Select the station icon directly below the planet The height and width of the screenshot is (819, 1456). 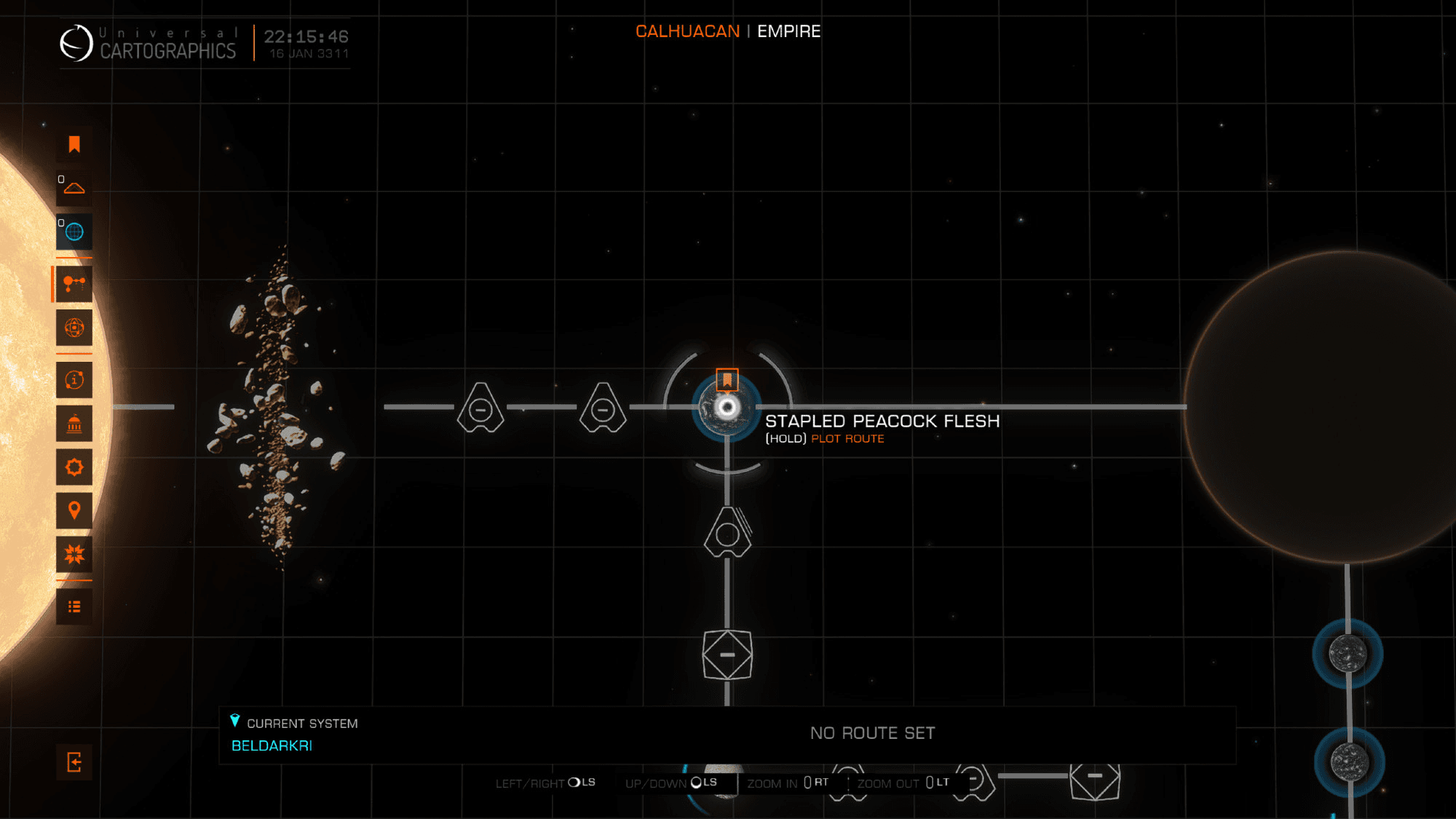click(x=727, y=533)
